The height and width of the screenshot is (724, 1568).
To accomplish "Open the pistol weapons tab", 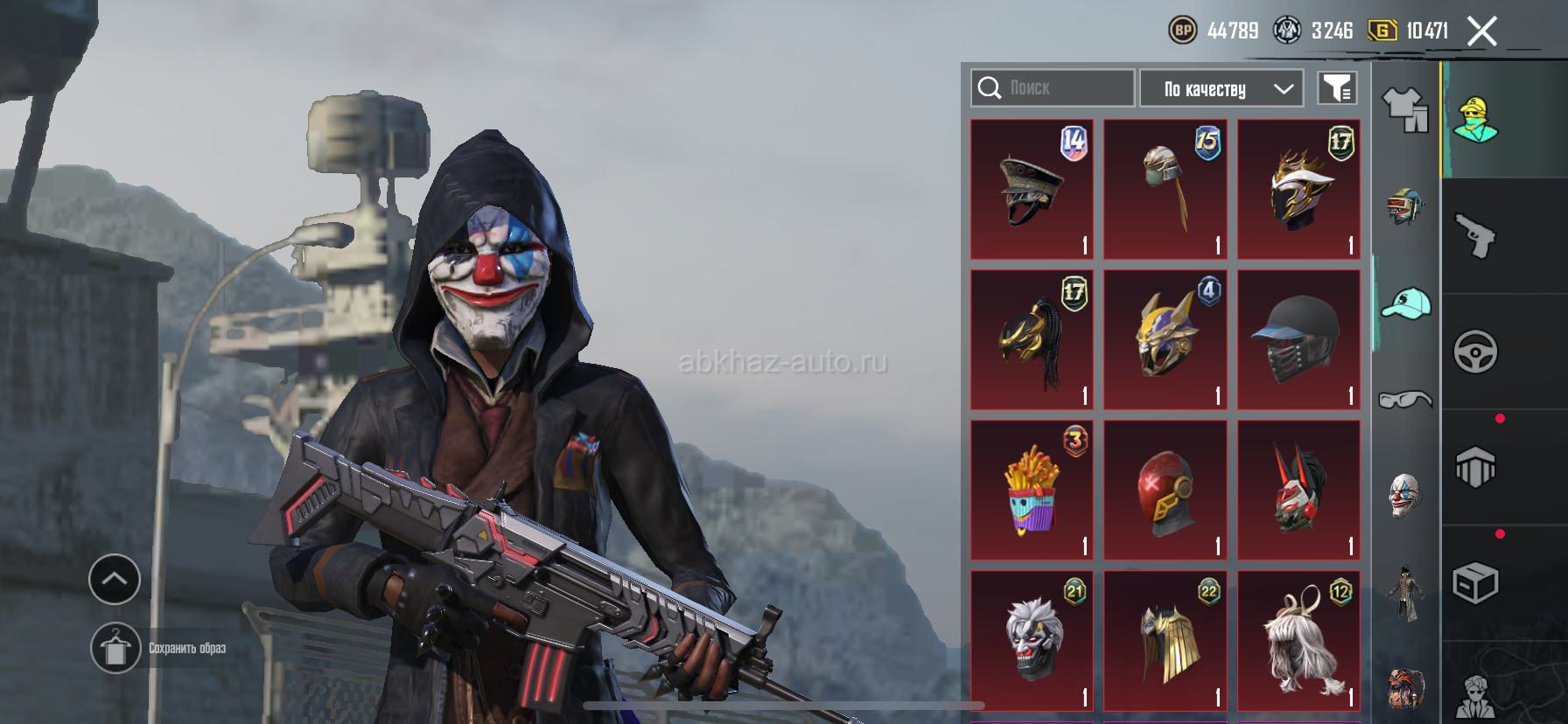I will point(1476,236).
